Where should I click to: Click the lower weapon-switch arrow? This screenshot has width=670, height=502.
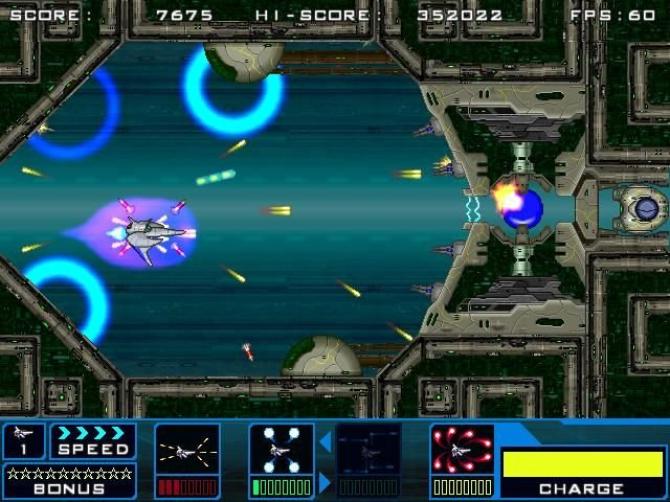click(325, 481)
